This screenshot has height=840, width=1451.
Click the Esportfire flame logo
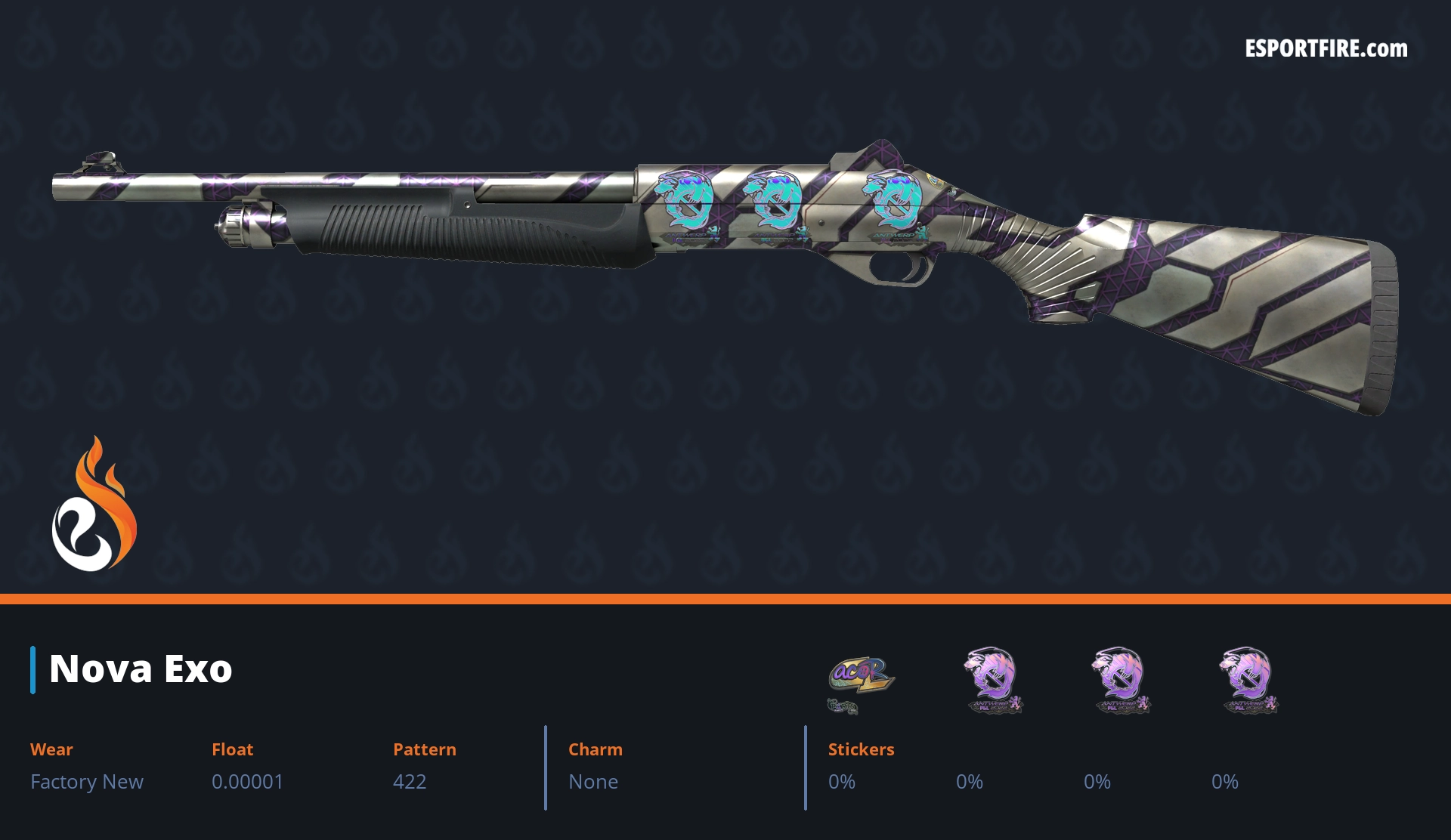pyautogui.click(x=94, y=505)
